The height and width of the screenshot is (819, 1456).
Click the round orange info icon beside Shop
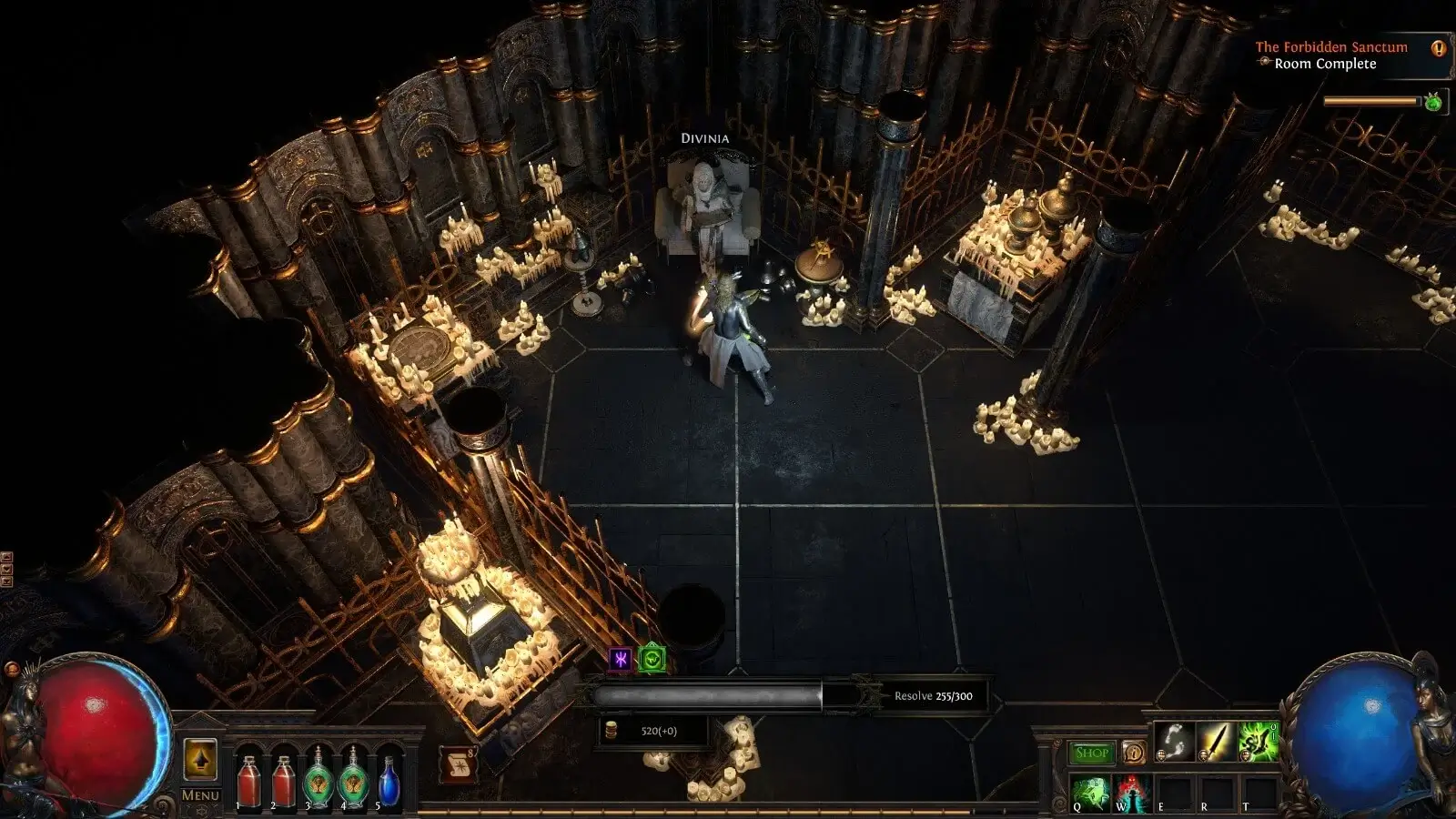pos(1134,753)
